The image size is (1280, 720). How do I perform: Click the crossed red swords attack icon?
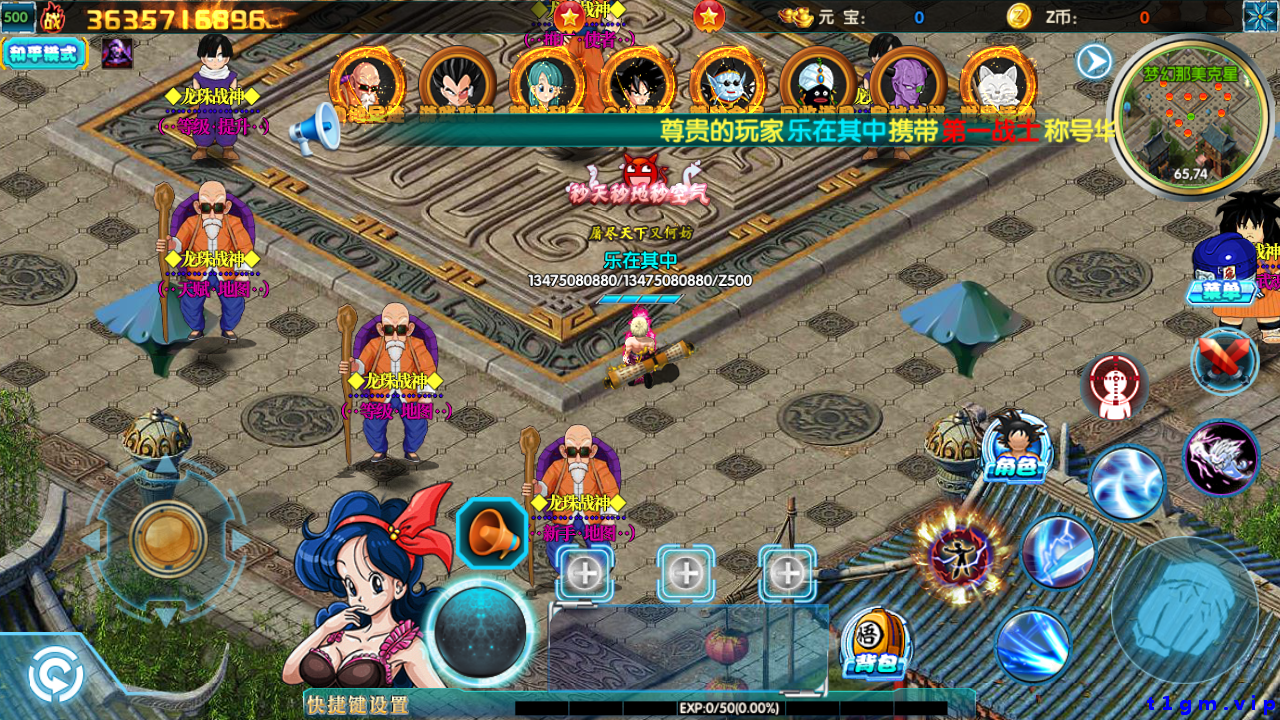point(1226,360)
